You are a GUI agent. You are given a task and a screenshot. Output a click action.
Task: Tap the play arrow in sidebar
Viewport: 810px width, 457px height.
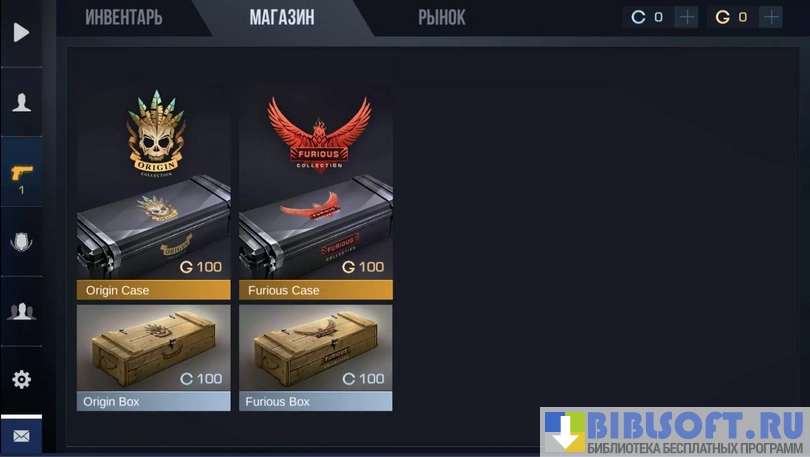click(x=21, y=32)
